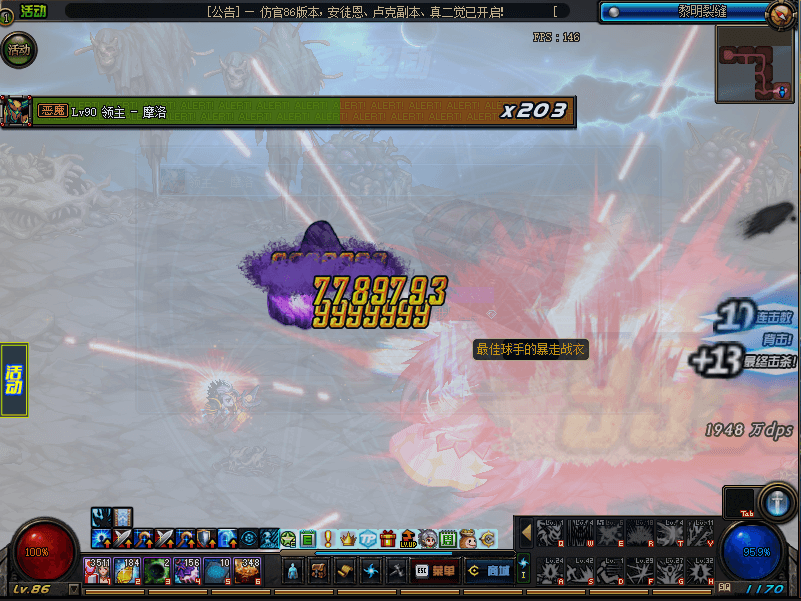Collapse the skill bar with the gold arrow
Image resolution: width=801 pixels, height=601 pixels.
click(525, 533)
